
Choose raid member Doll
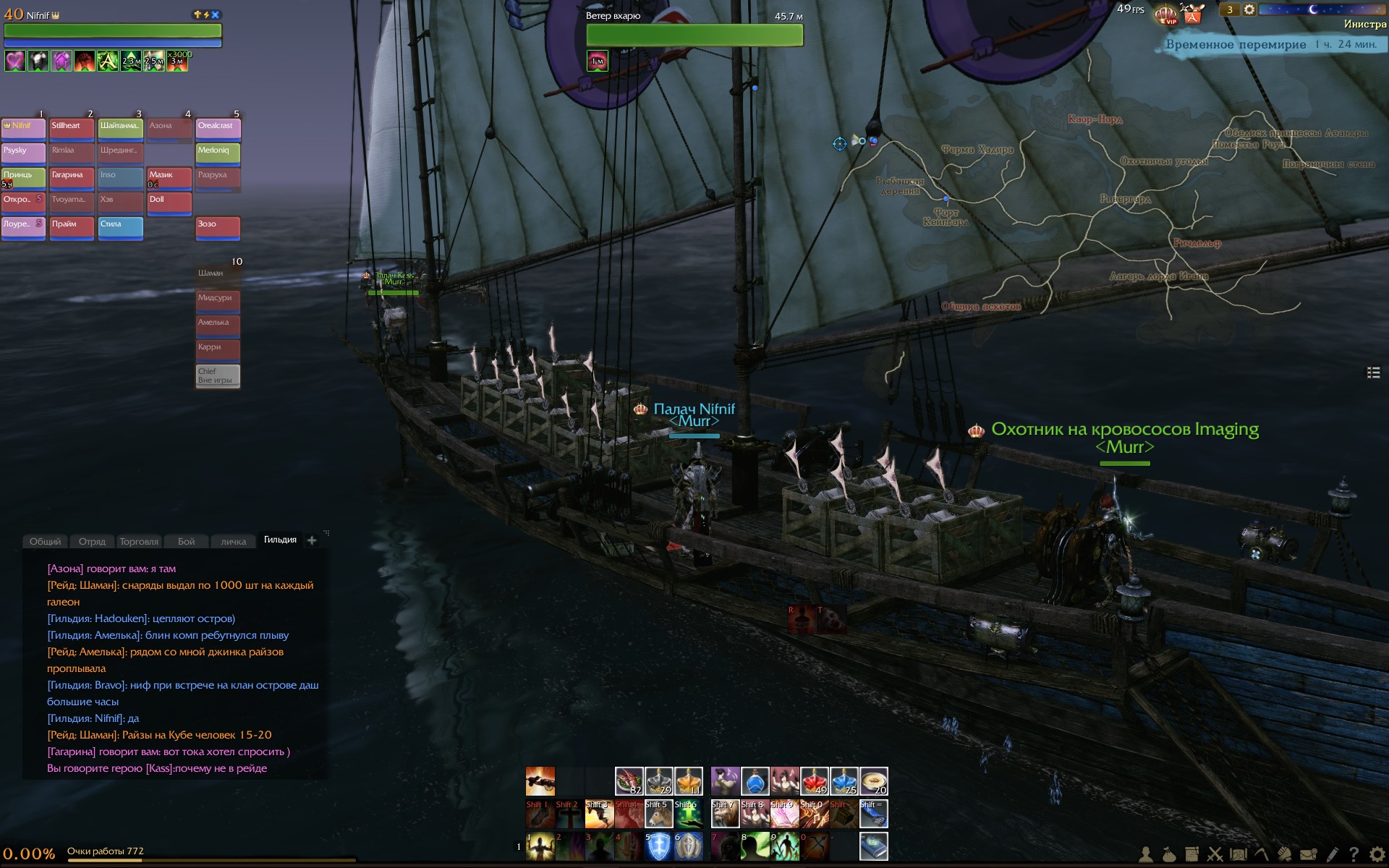(169, 203)
